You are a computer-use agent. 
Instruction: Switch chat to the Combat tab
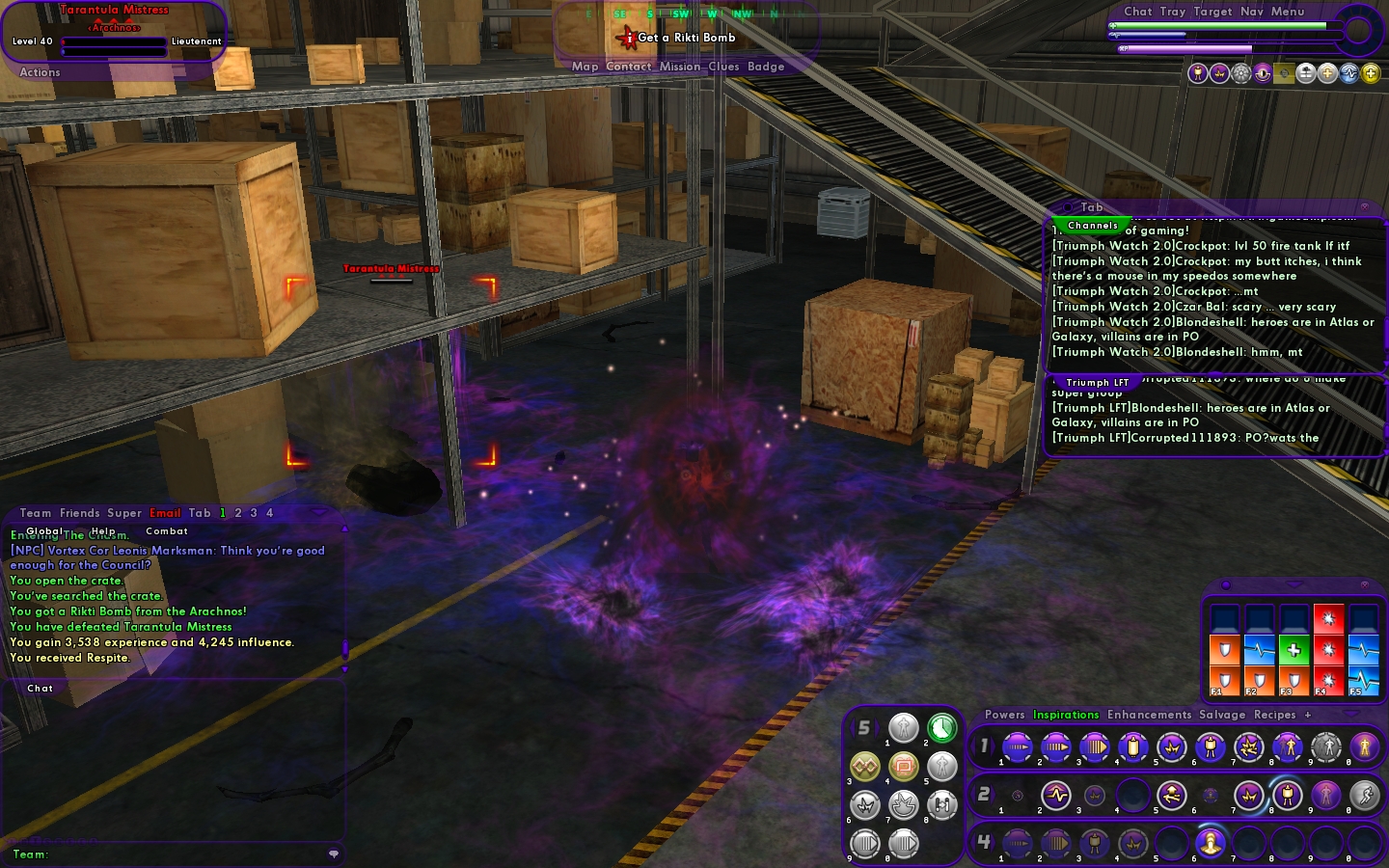pyautogui.click(x=167, y=531)
